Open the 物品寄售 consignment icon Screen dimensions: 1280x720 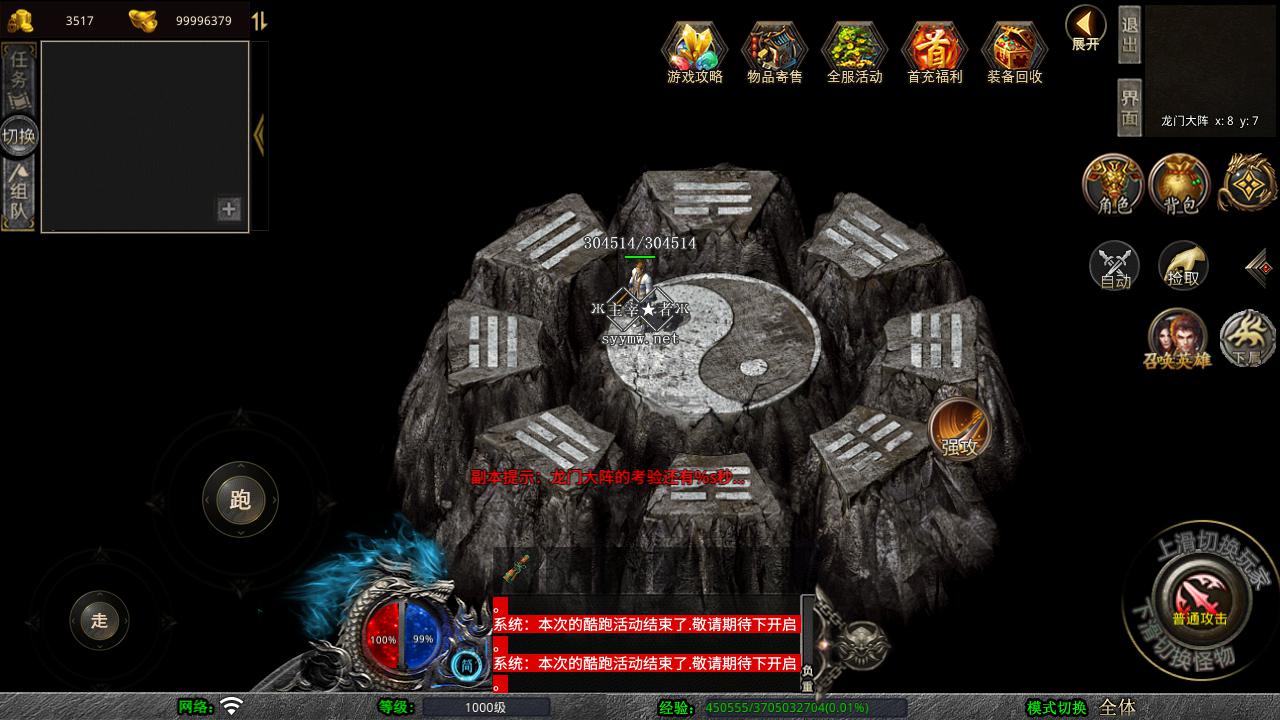[774, 50]
